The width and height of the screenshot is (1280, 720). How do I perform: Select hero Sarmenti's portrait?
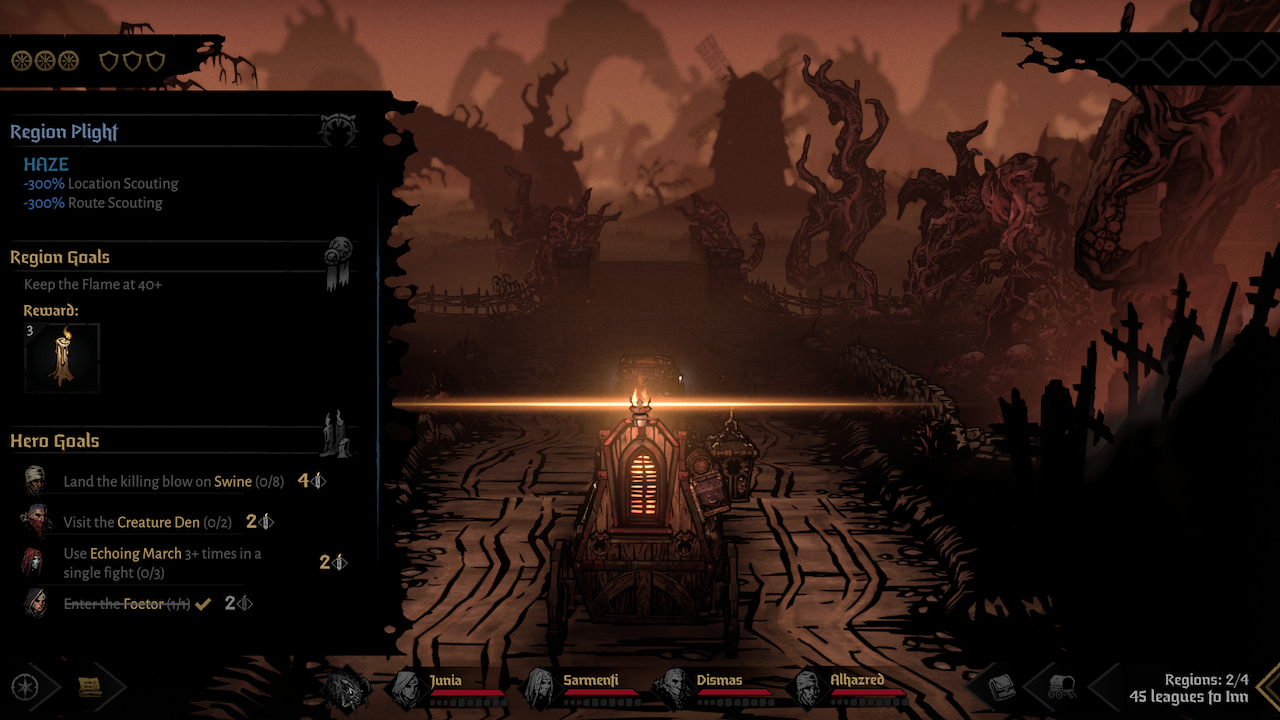(539, 688)
